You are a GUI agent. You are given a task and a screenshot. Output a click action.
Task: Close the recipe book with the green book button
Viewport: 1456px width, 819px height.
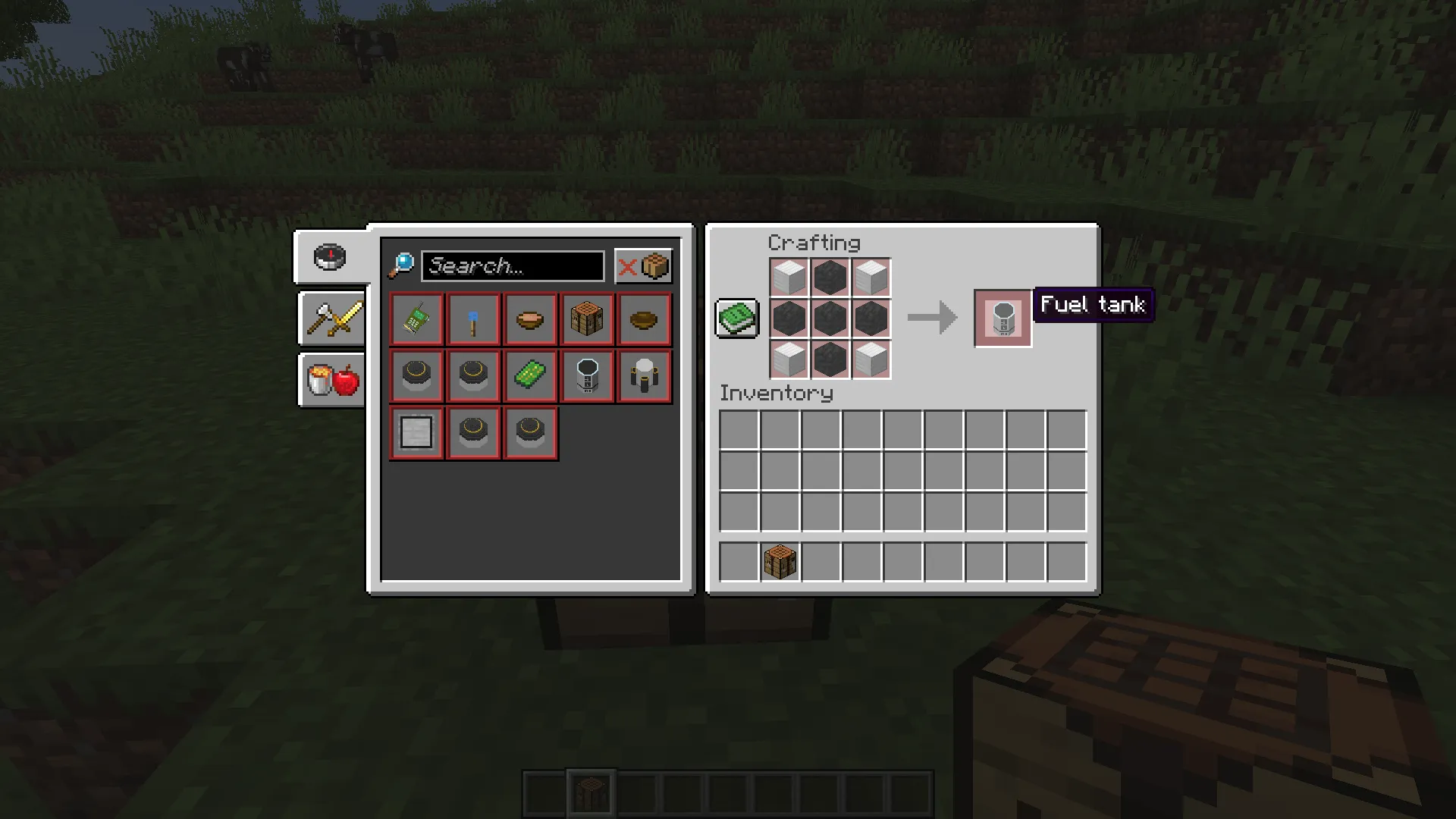click(x=736, y=318)
